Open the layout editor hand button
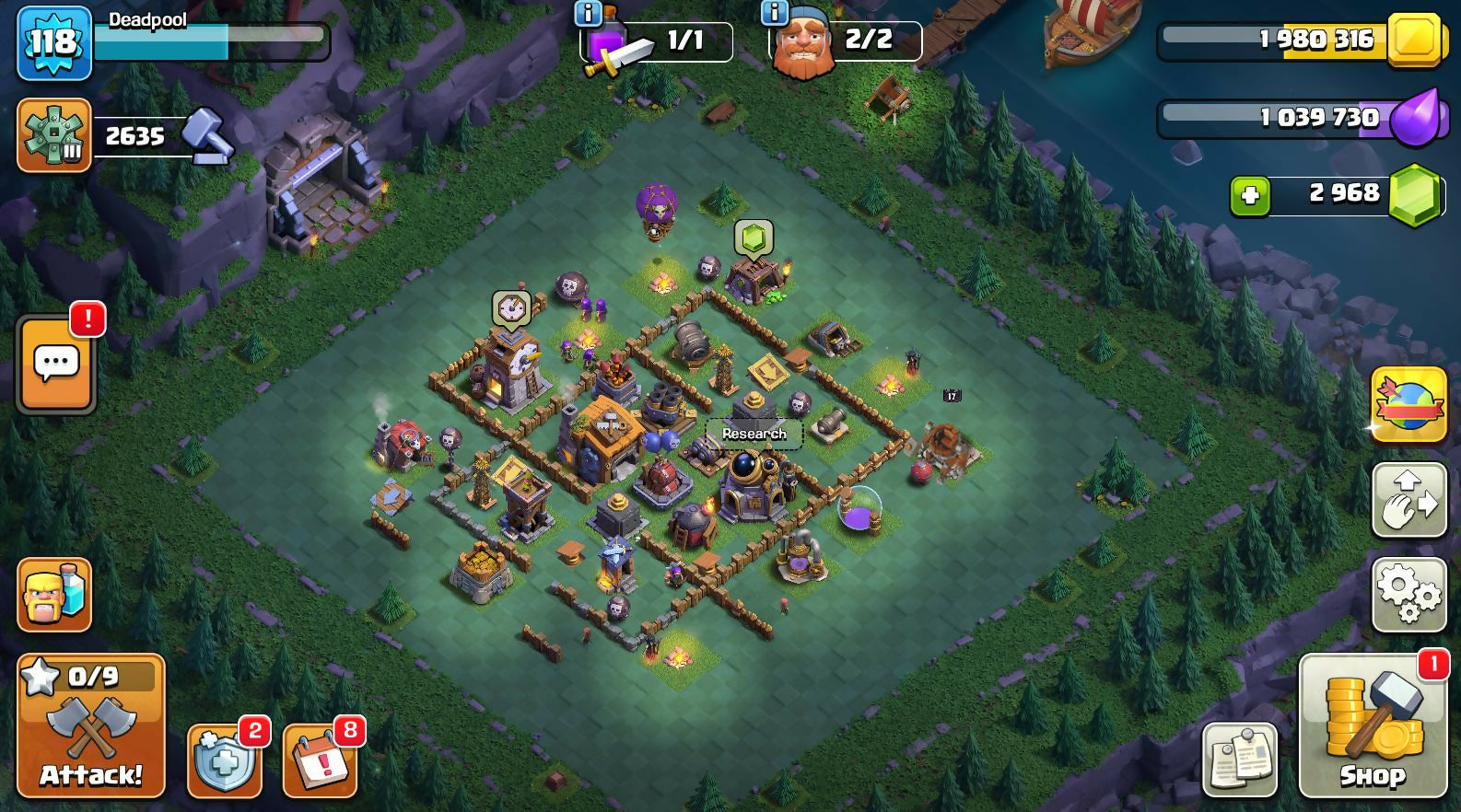This screenshot has height=812, width=1461. tap(1408, 500)
